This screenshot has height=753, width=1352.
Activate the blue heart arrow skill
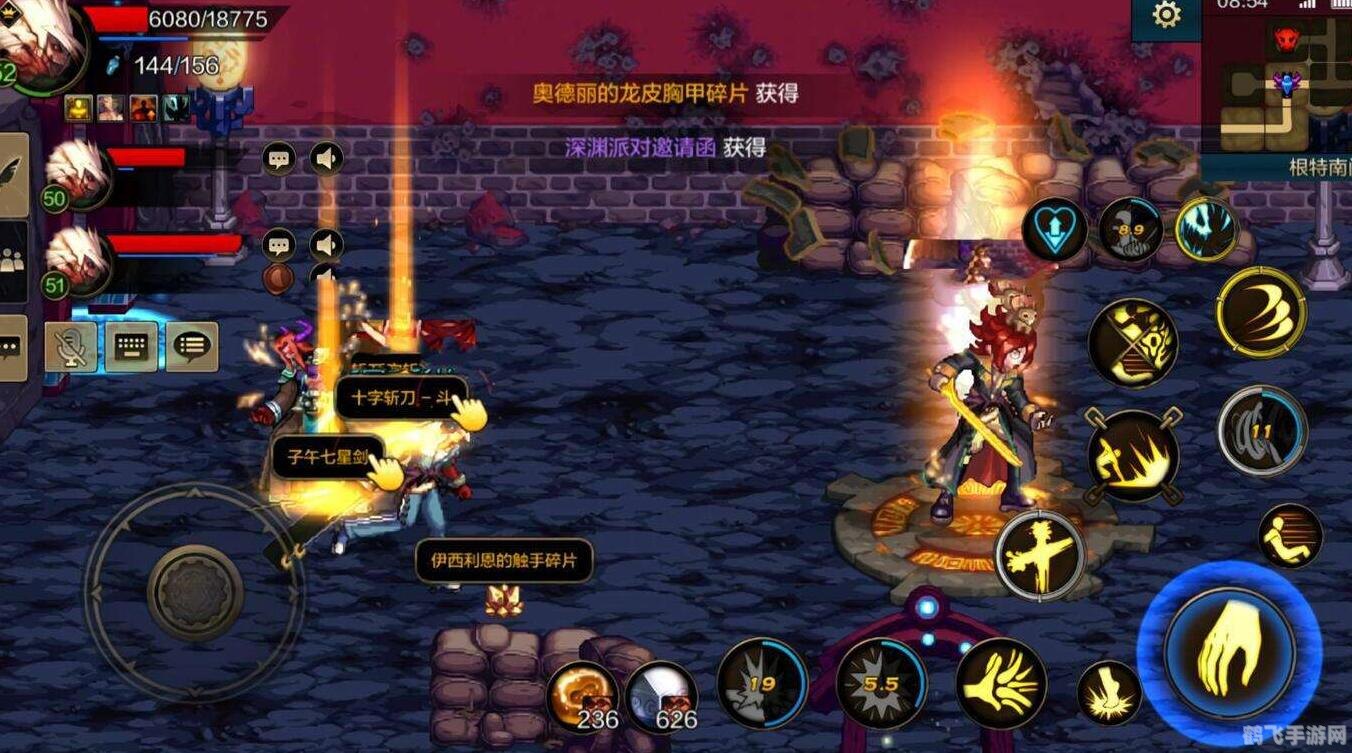[1054, 230]
